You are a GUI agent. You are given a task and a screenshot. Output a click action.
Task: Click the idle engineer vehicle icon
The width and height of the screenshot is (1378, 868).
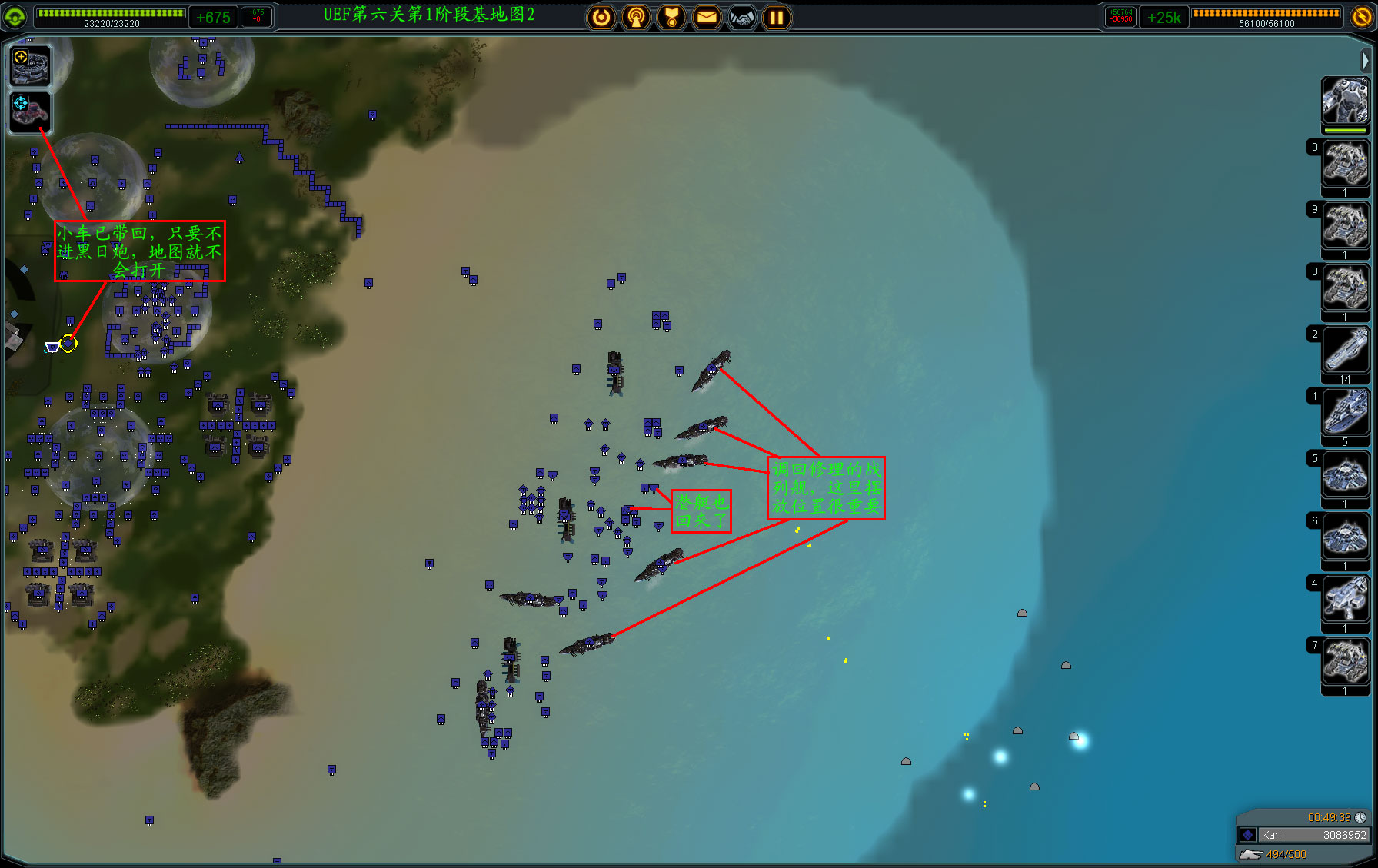click(x=30, y=111)
